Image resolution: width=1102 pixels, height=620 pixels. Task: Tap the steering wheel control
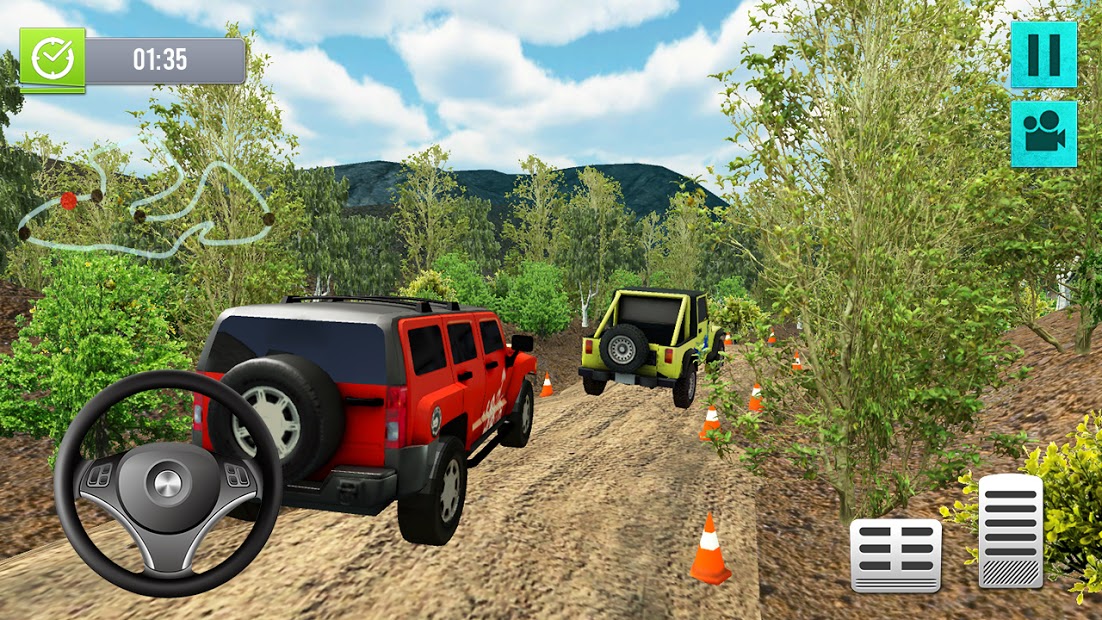(168, 484)
